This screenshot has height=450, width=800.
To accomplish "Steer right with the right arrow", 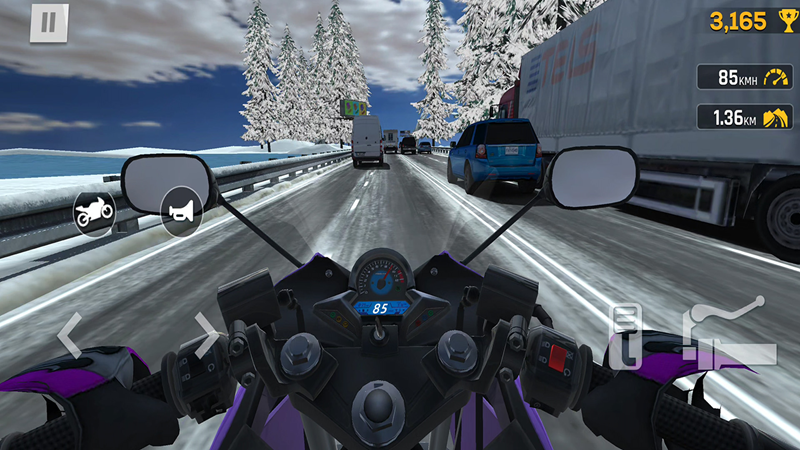I will click(x=207, y=336).
